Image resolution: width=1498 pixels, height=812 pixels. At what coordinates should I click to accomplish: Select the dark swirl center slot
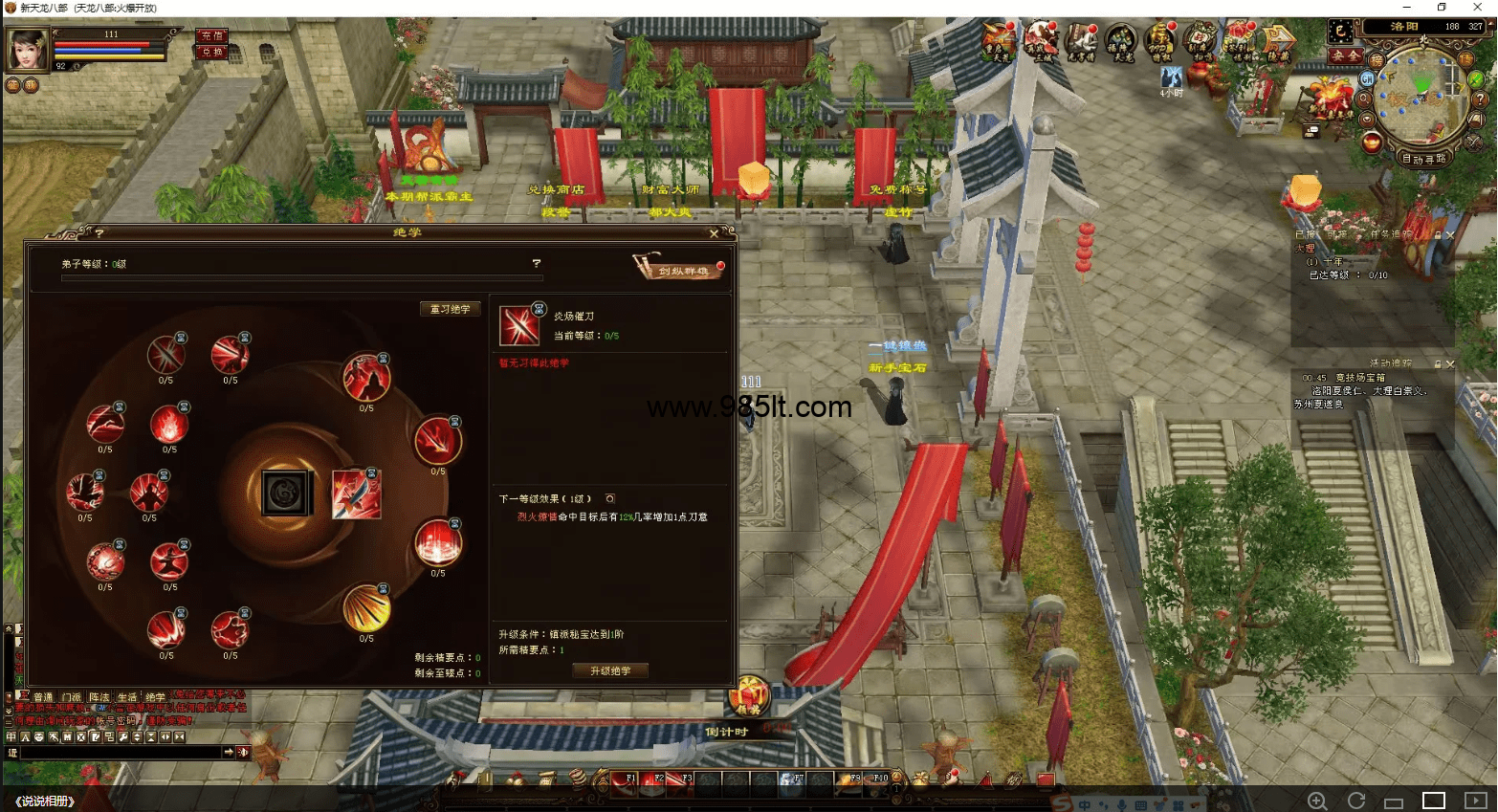(x=286, y=494)
